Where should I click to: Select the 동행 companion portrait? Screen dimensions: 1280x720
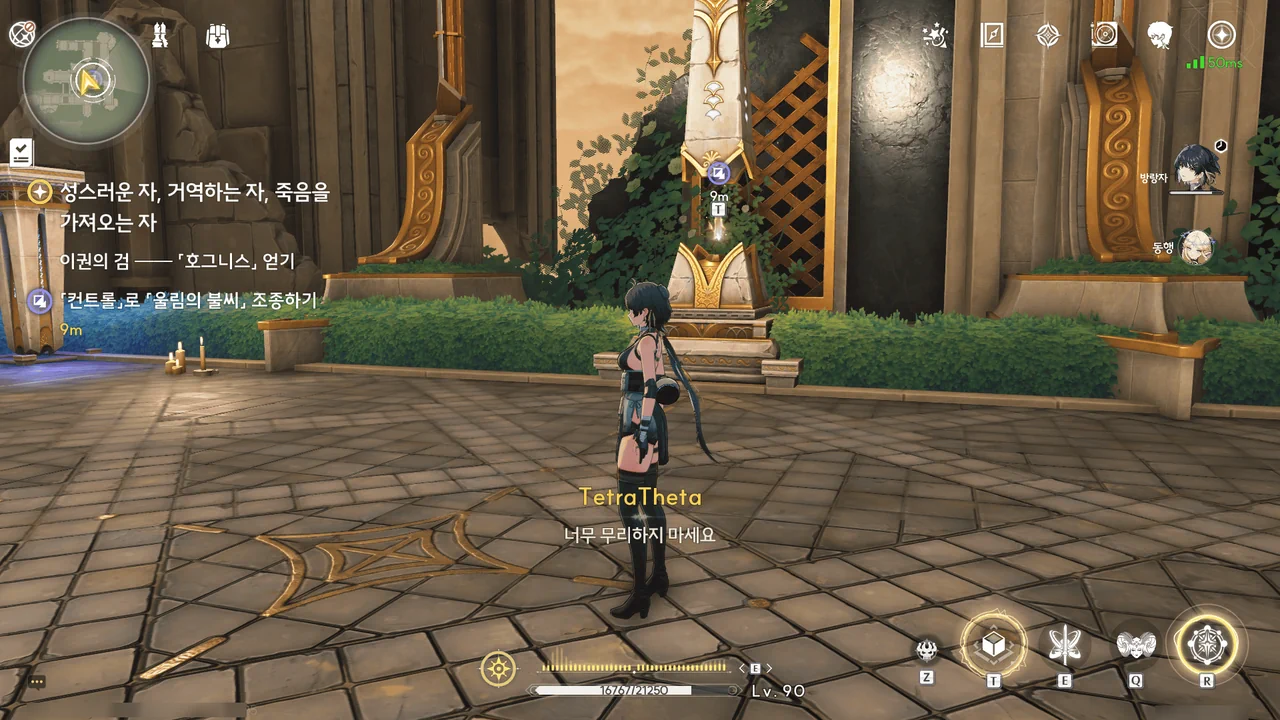pyautogui.click(x=1196, y=247)
